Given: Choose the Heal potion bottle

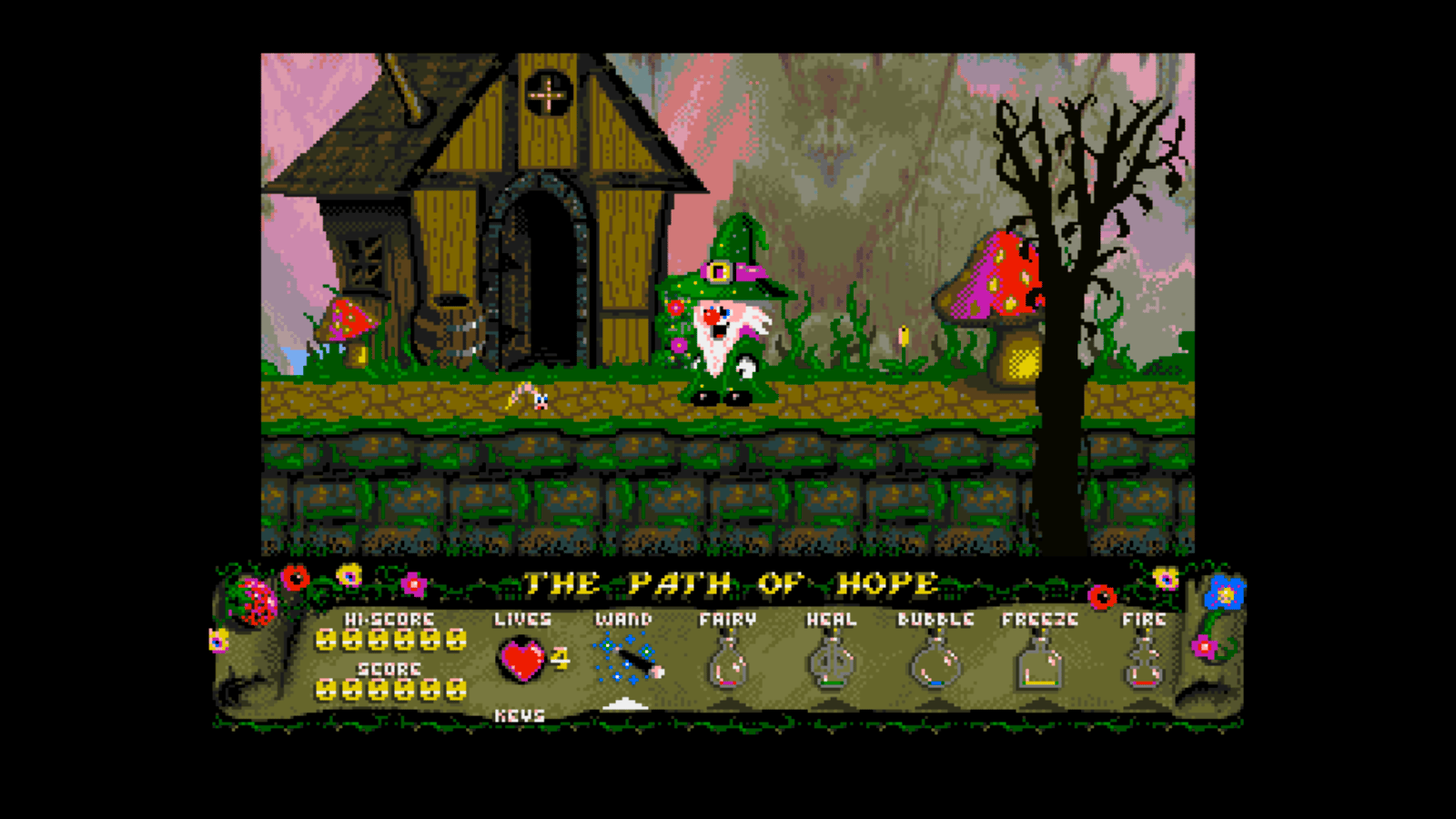Looking at the screenshot, I should click(x=831, y=664).
